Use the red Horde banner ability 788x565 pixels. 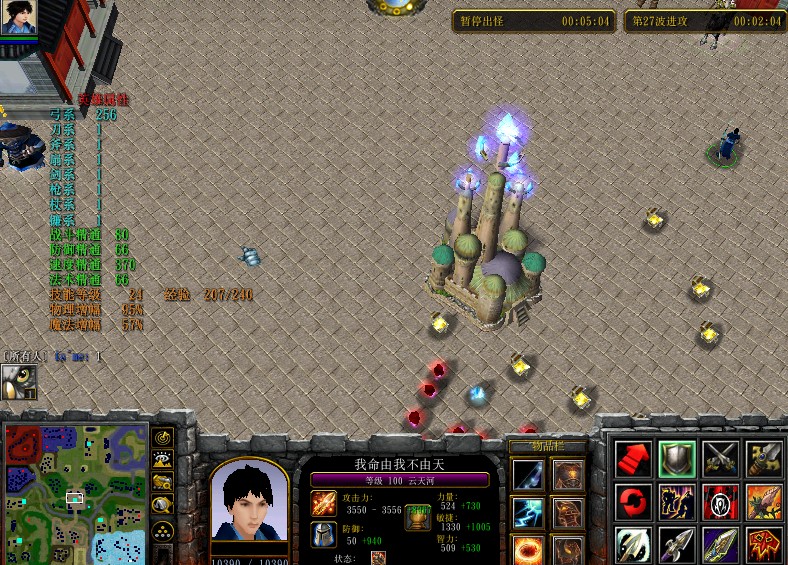[720, 501]
